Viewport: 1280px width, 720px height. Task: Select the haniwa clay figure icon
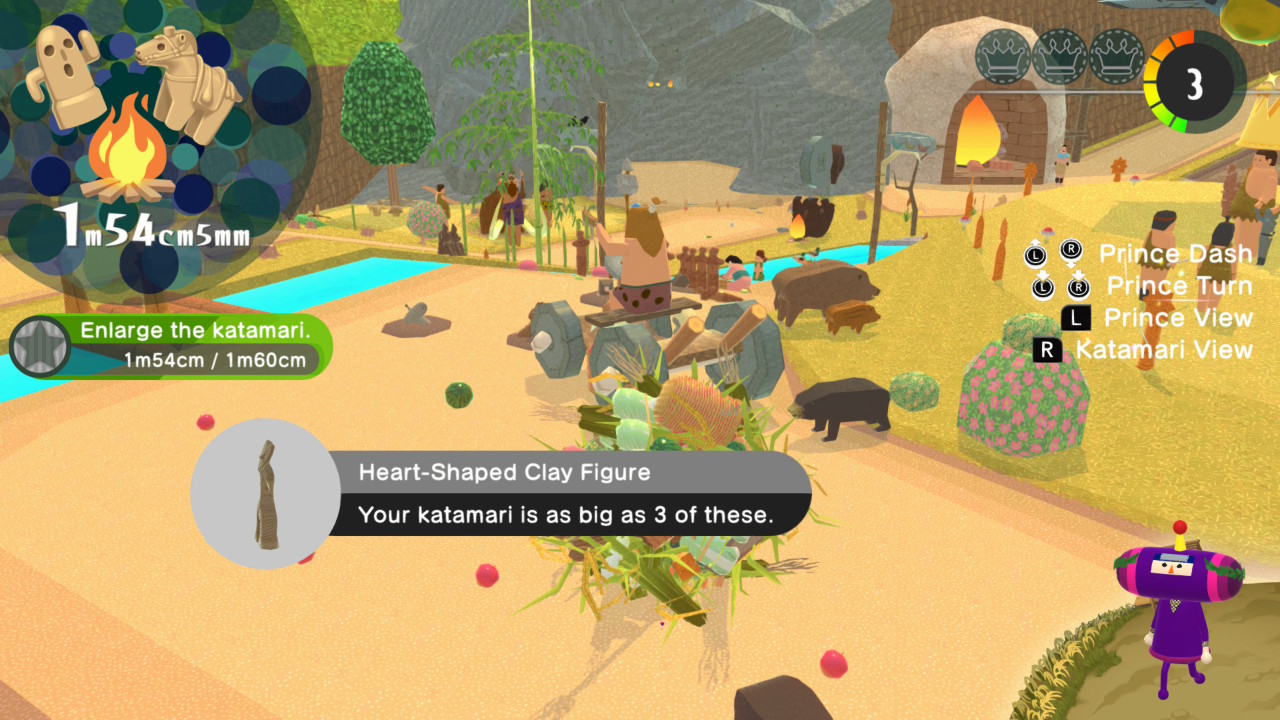pyautogui.click(x=68, y=77)
